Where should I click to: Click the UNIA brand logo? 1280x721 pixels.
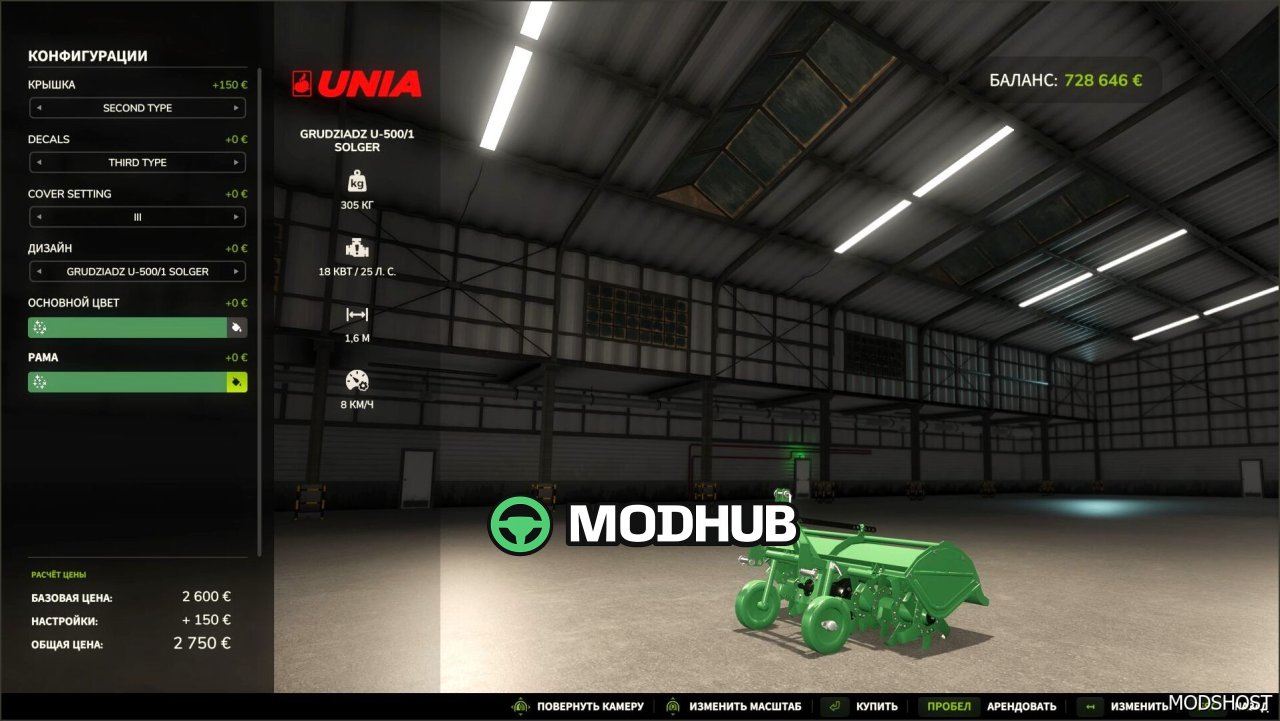tap(358, 84)
